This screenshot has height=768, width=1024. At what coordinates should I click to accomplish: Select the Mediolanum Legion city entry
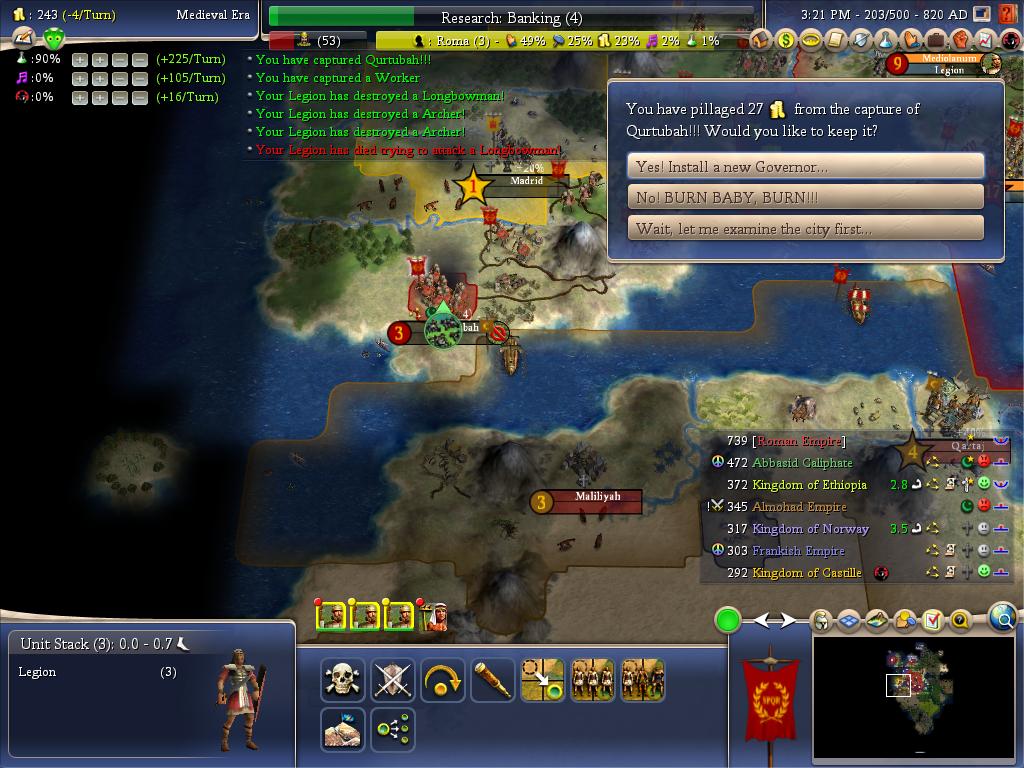(949, 64)
